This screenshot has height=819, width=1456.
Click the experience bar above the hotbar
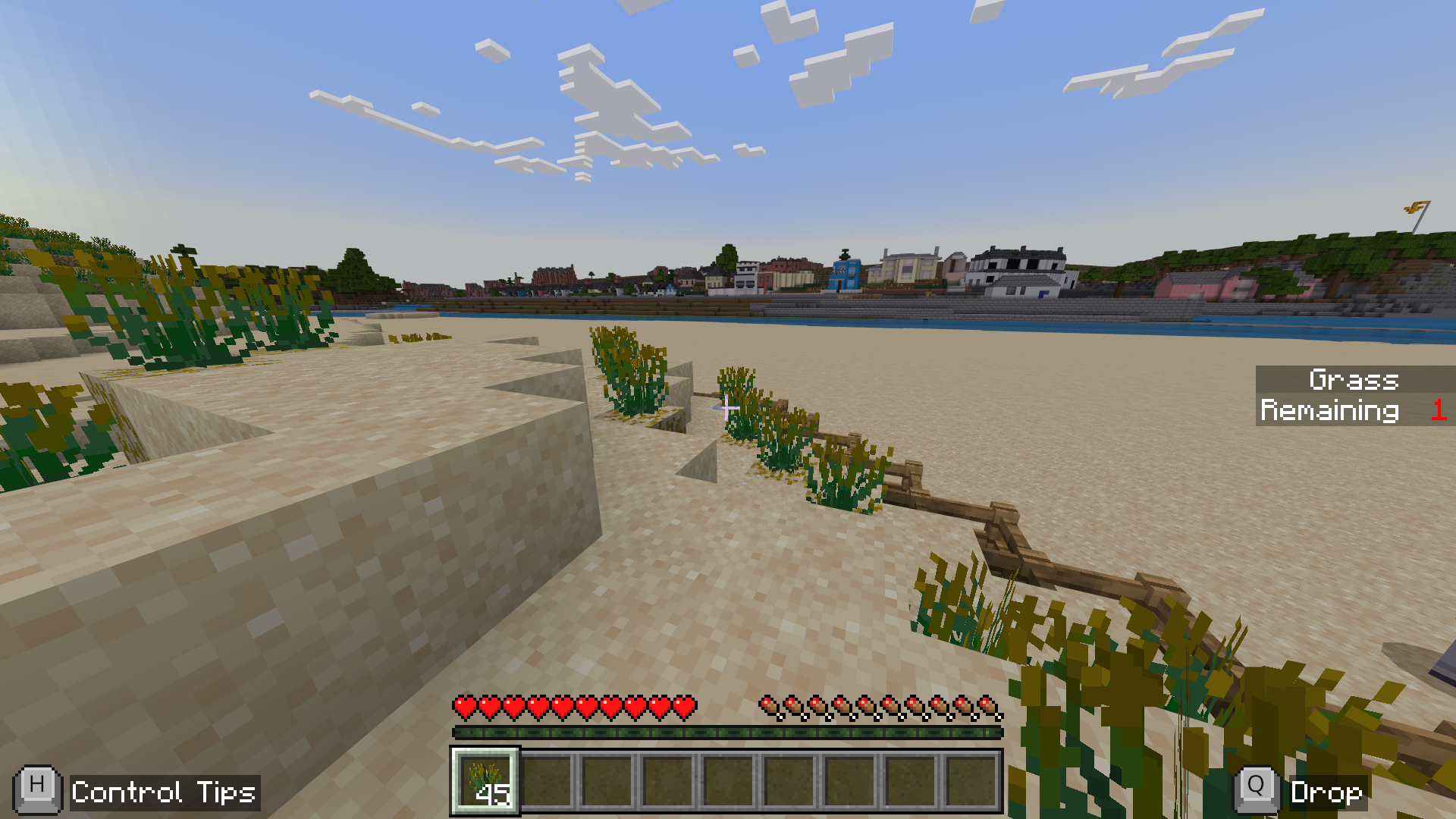tap(728, 733)
